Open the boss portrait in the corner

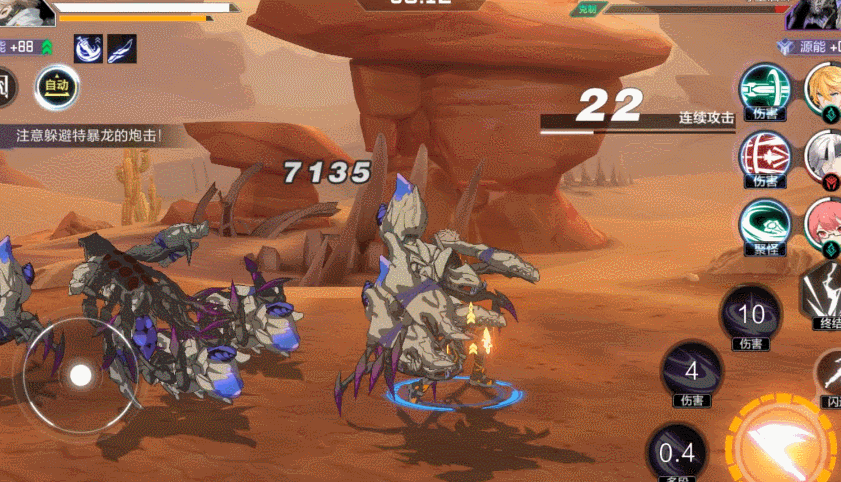coord(813,14)
